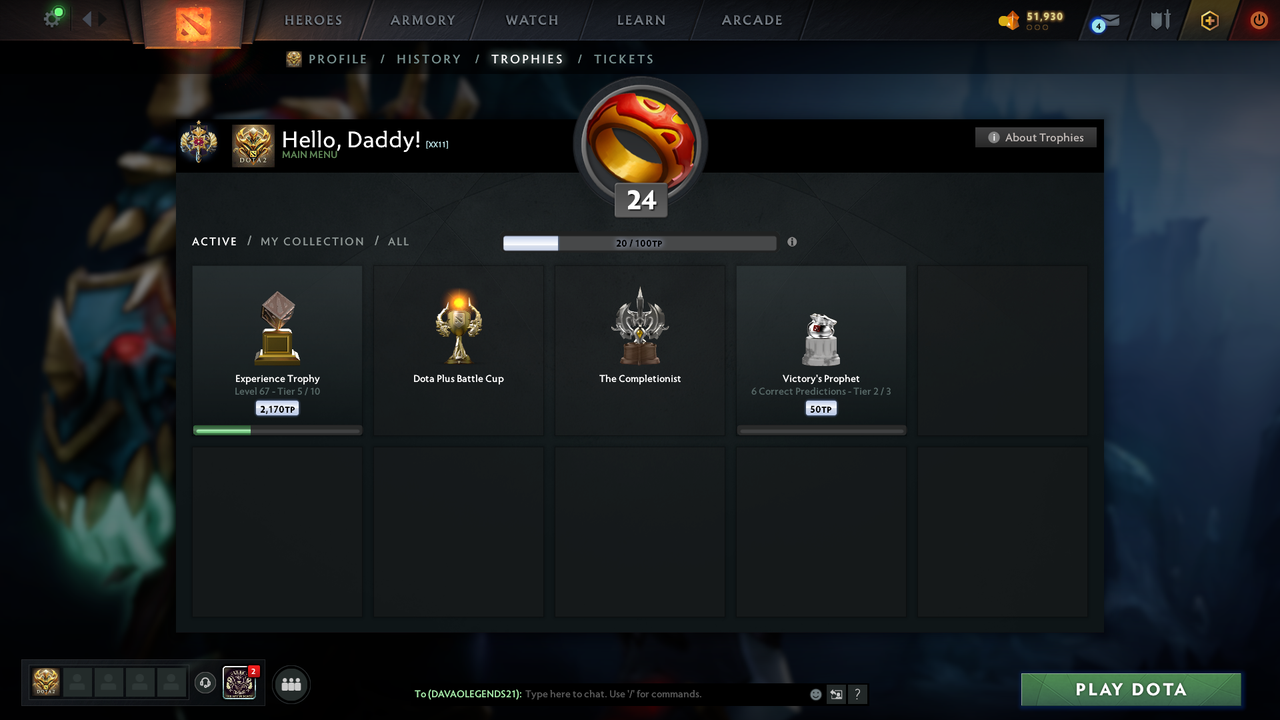
Task: Open the Dota Plus hexagon icon
Action: point(1208,20)
